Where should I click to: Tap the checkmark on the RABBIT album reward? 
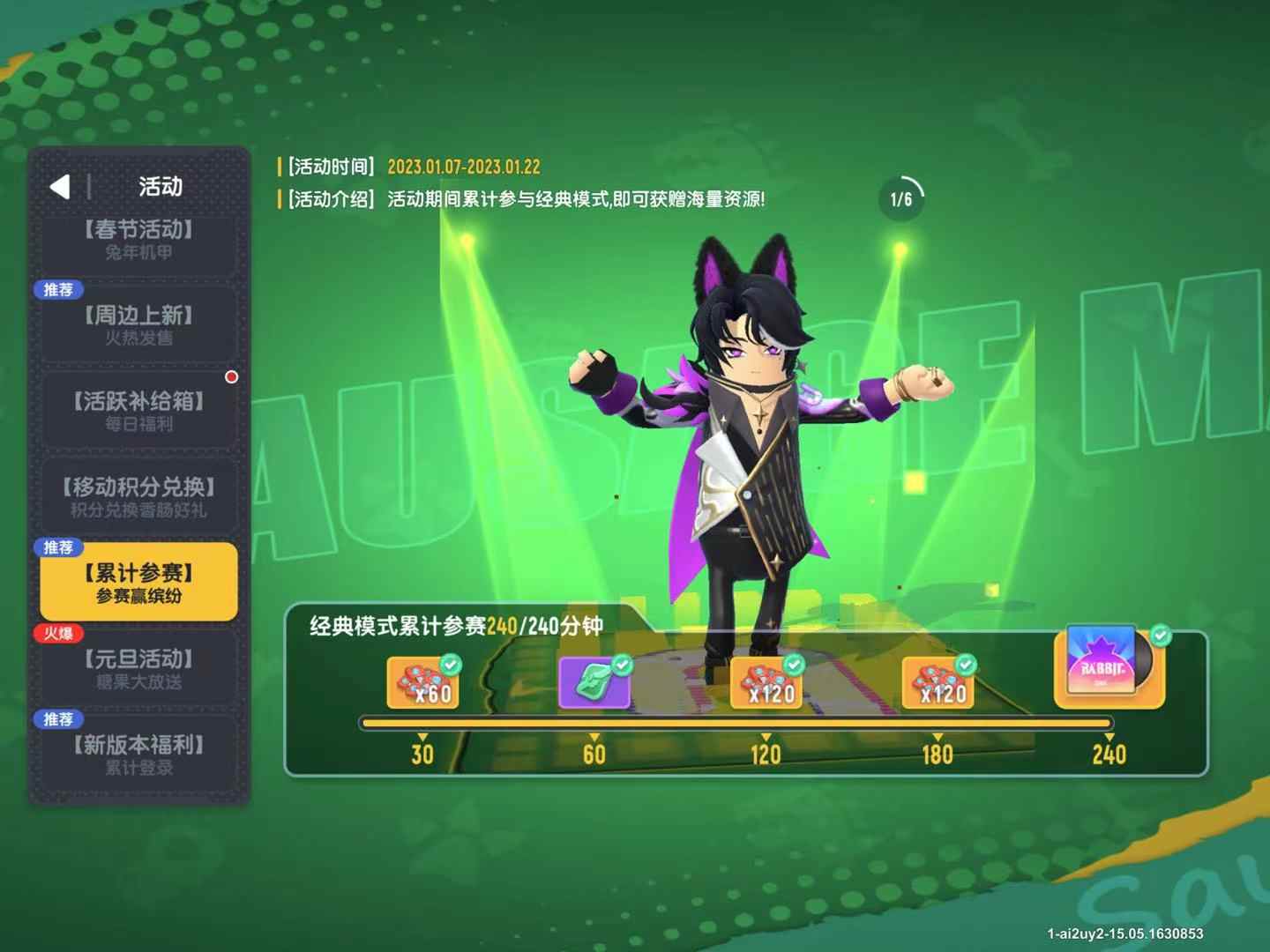[1162, 632]
